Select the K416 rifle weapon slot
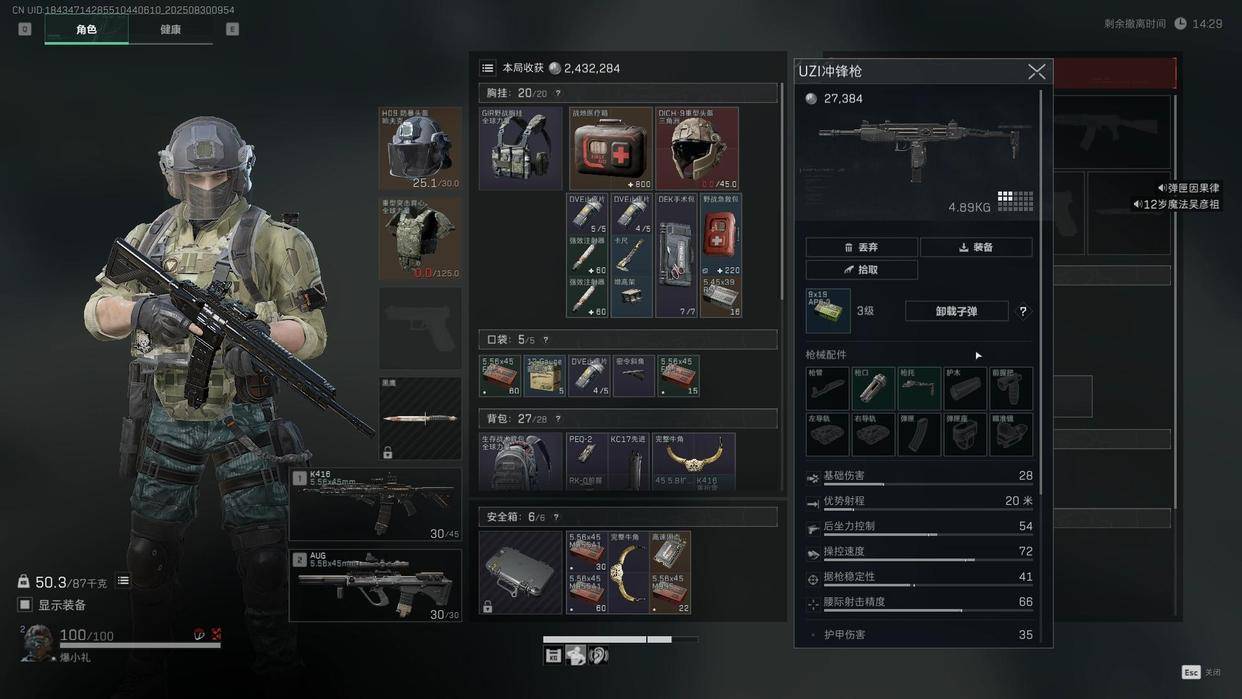 [375, 504]
